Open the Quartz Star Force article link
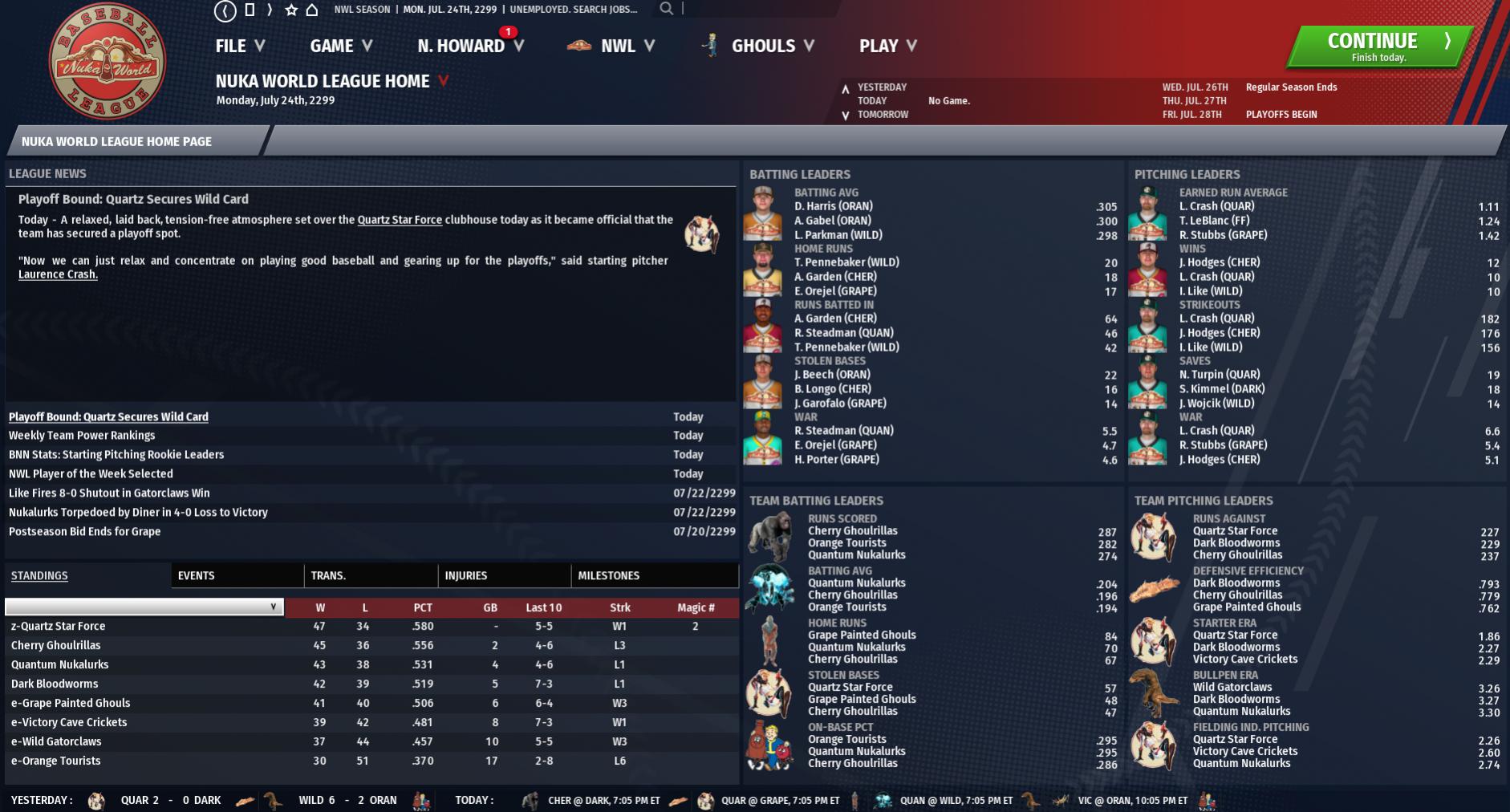Image resolution: width=1510 pixels, height=812 pixels. tap(400, 220)
